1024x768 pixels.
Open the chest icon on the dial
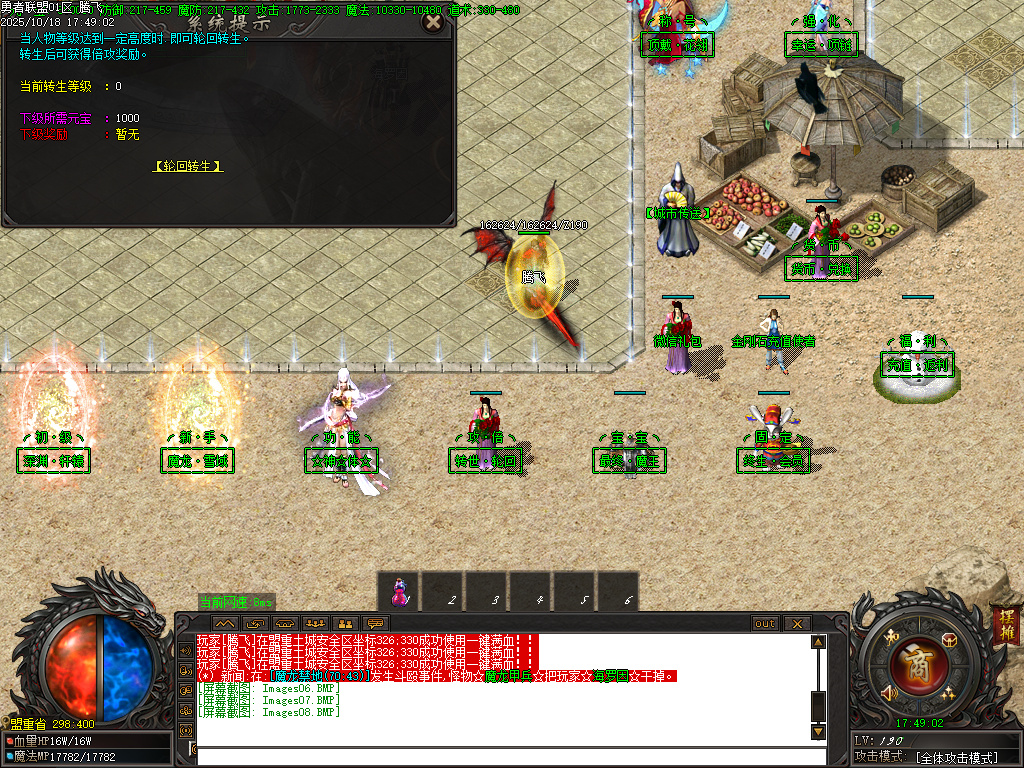coord(949,640)
